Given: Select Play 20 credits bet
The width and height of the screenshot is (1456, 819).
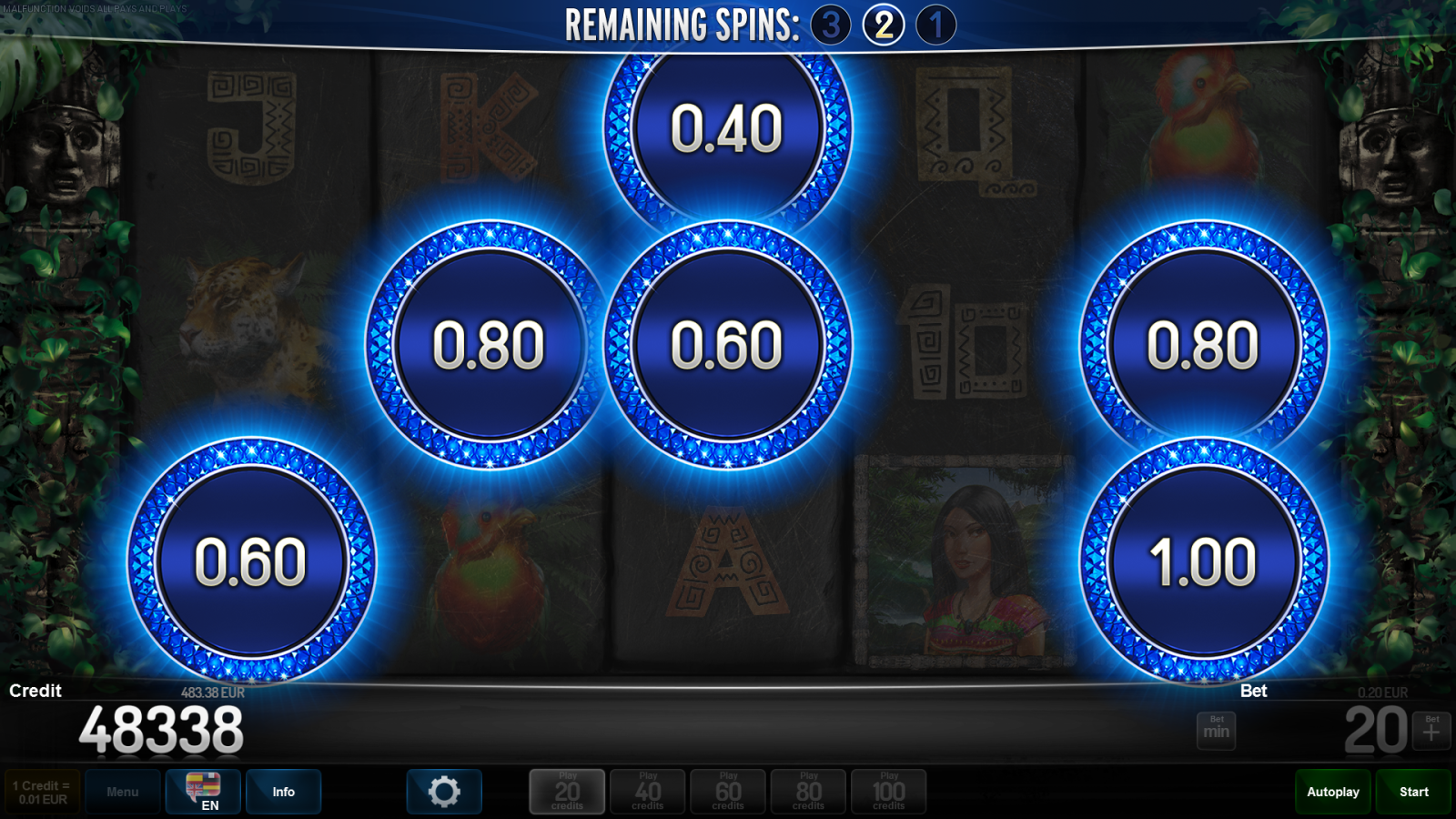Looking at the screenshot, I should (x=567, y=792).
